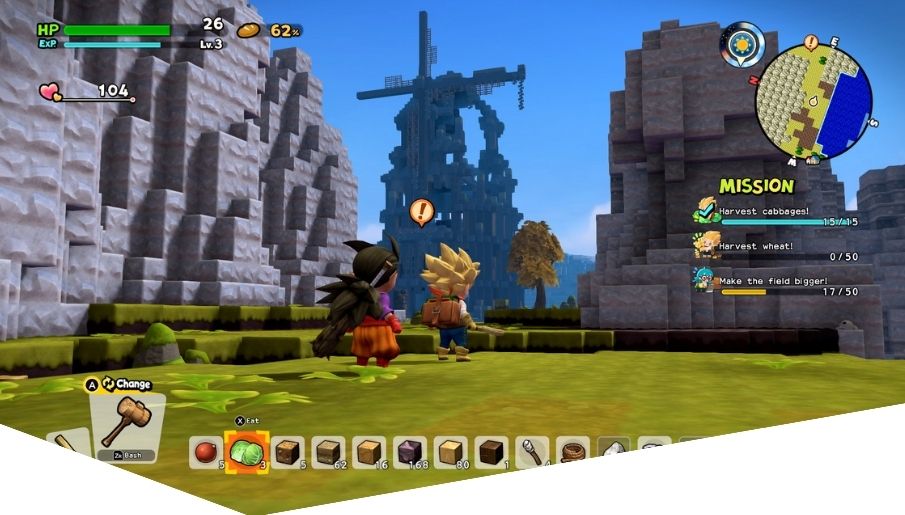
Task: Click the pink heart gratitude icon
Action: pyautogui.click(x=49, y=92)
